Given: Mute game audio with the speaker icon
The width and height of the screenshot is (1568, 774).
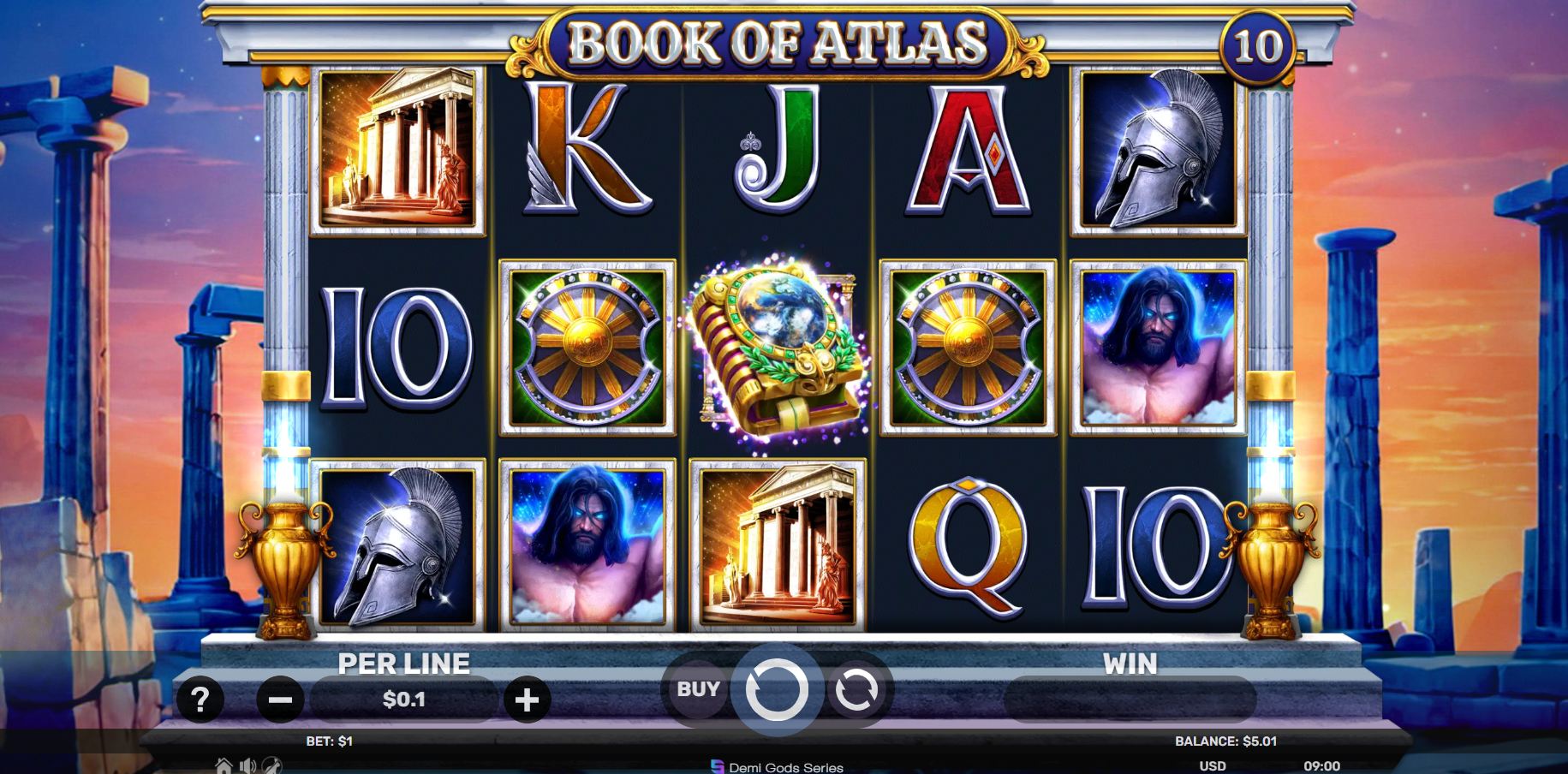Looking at the screenshot, I should (246, 766).
